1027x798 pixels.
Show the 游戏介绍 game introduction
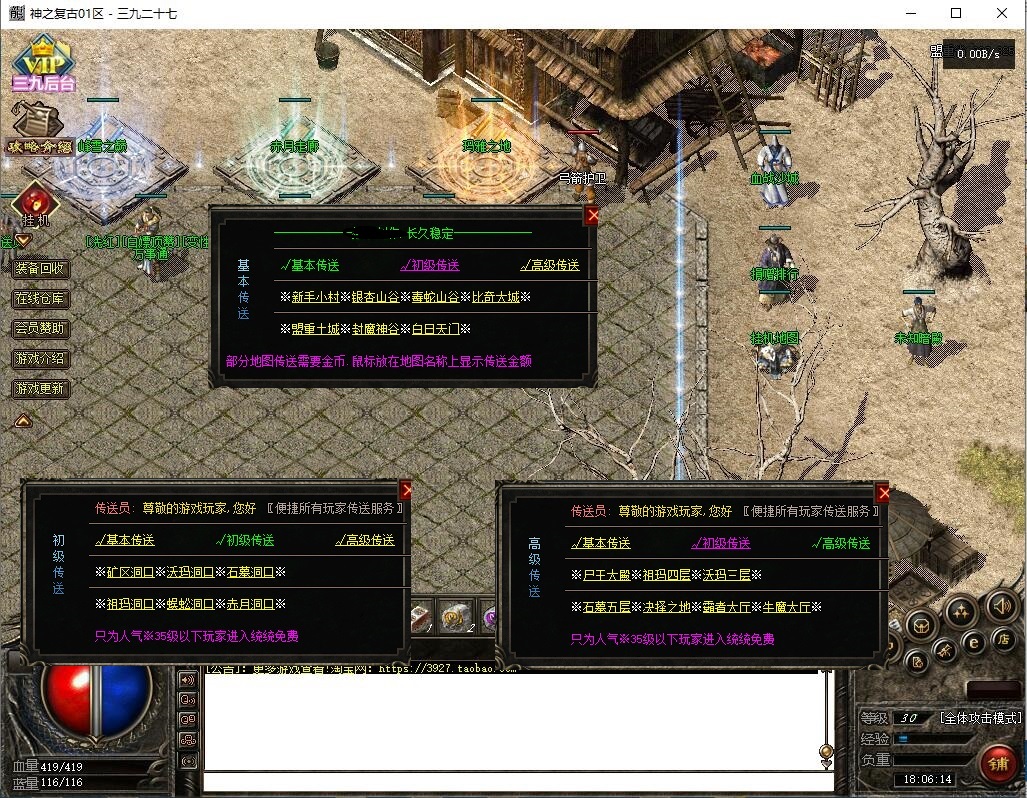[40, 358]
